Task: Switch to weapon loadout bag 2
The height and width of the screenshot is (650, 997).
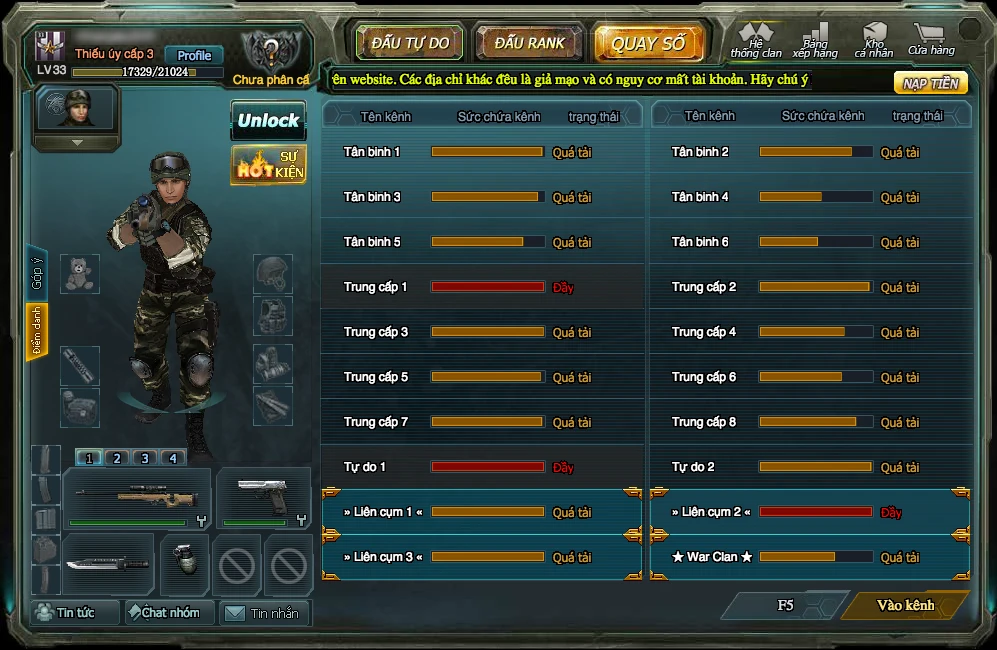Action: pyautogui.click(x=117, y=458)
